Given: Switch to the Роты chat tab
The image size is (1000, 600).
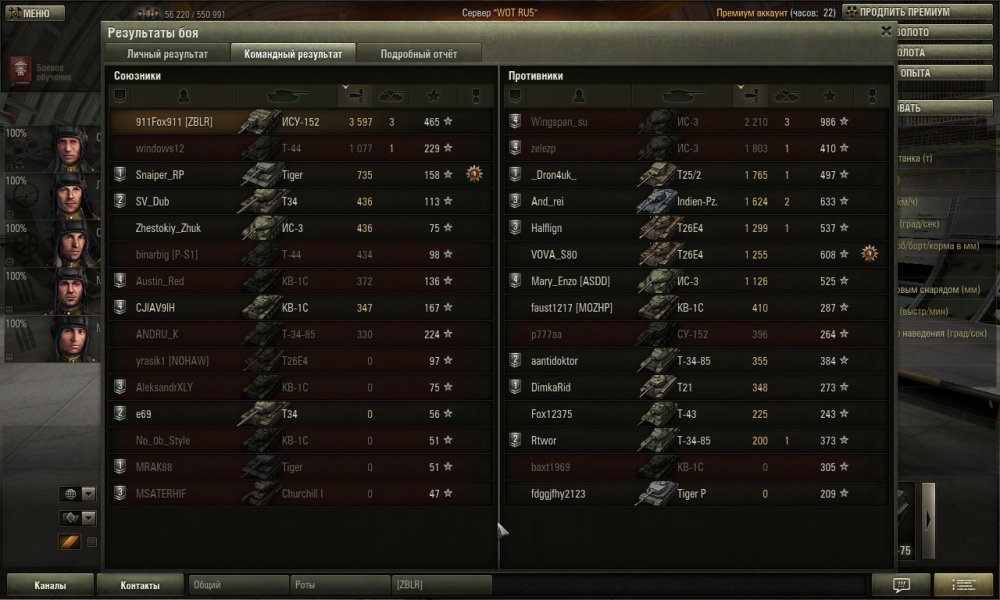Looking at the screenshot, I should 340,585.
